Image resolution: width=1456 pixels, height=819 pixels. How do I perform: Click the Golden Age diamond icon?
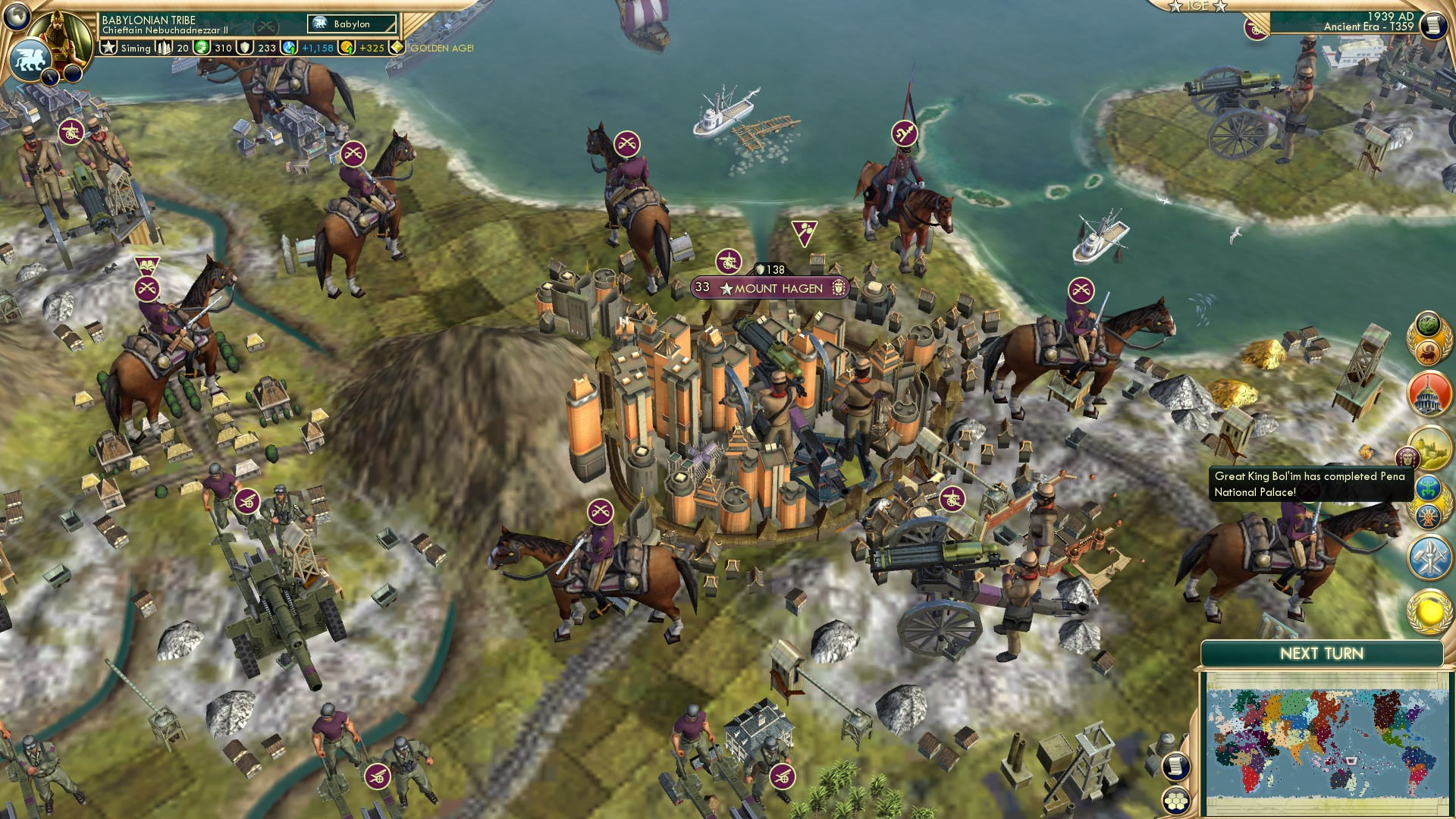[x=396, y=48]
